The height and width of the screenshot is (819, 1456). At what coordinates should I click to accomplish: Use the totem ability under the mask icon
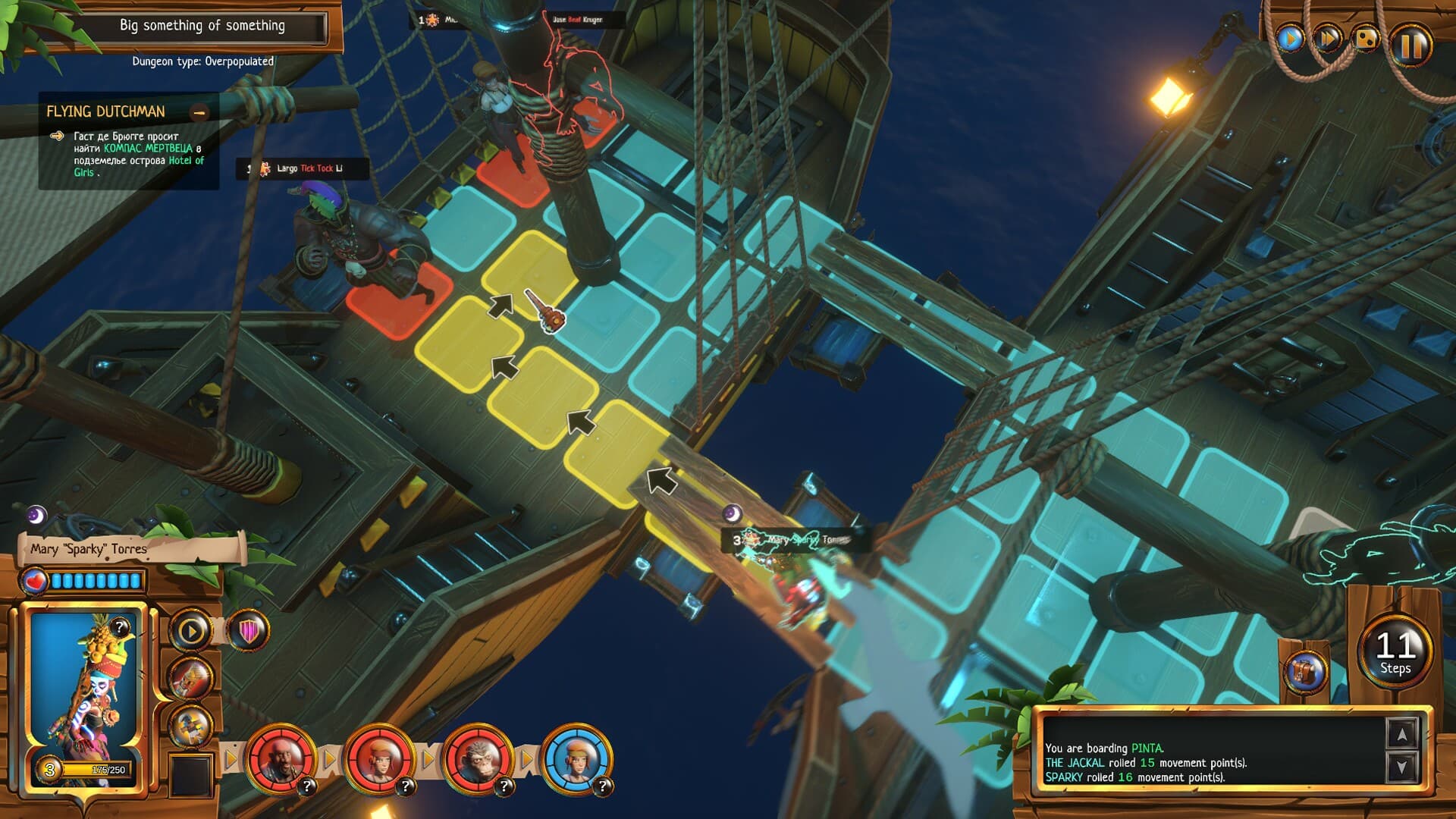190,726
